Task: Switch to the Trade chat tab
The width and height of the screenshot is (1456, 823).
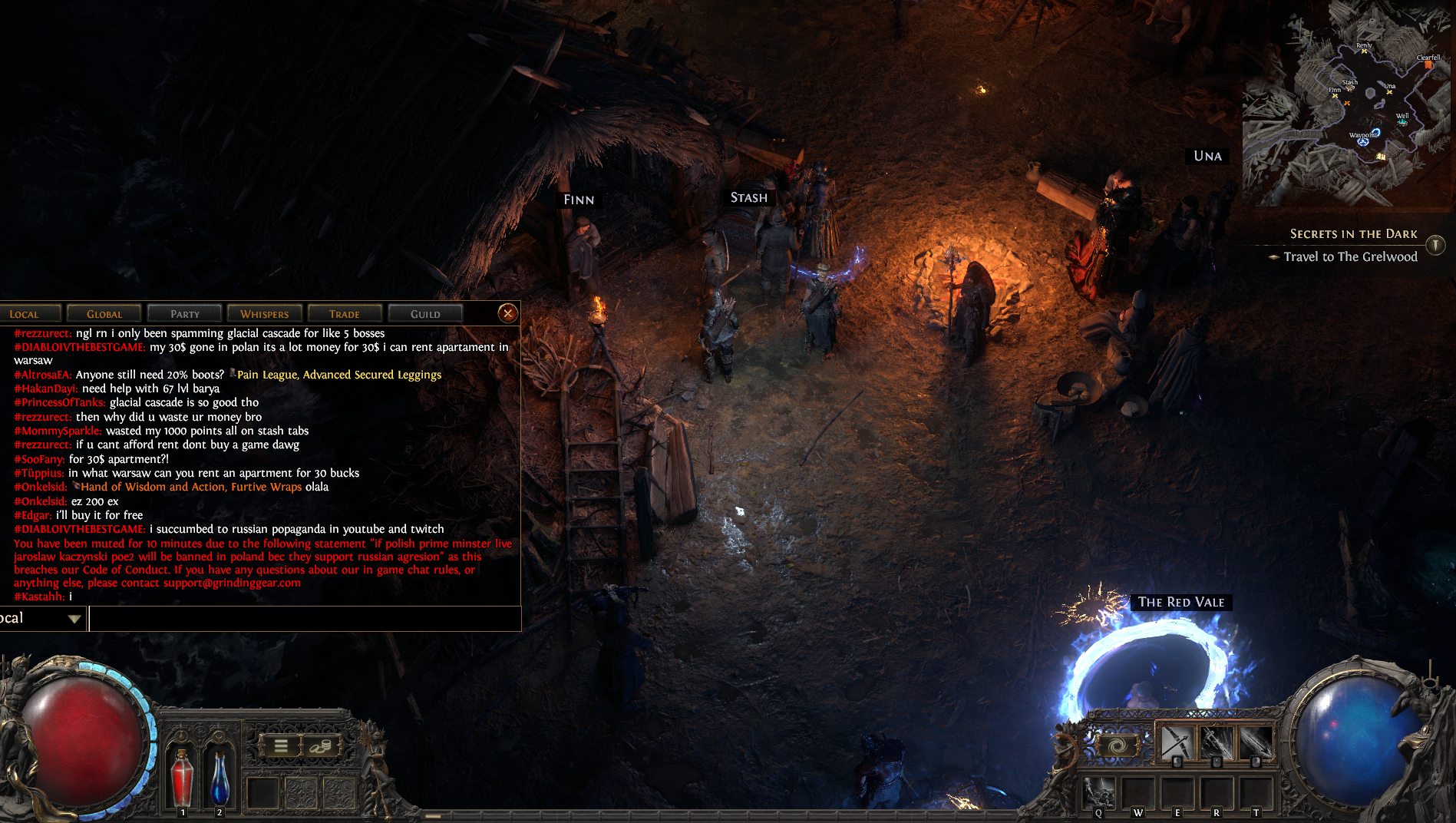Action: 345,314
